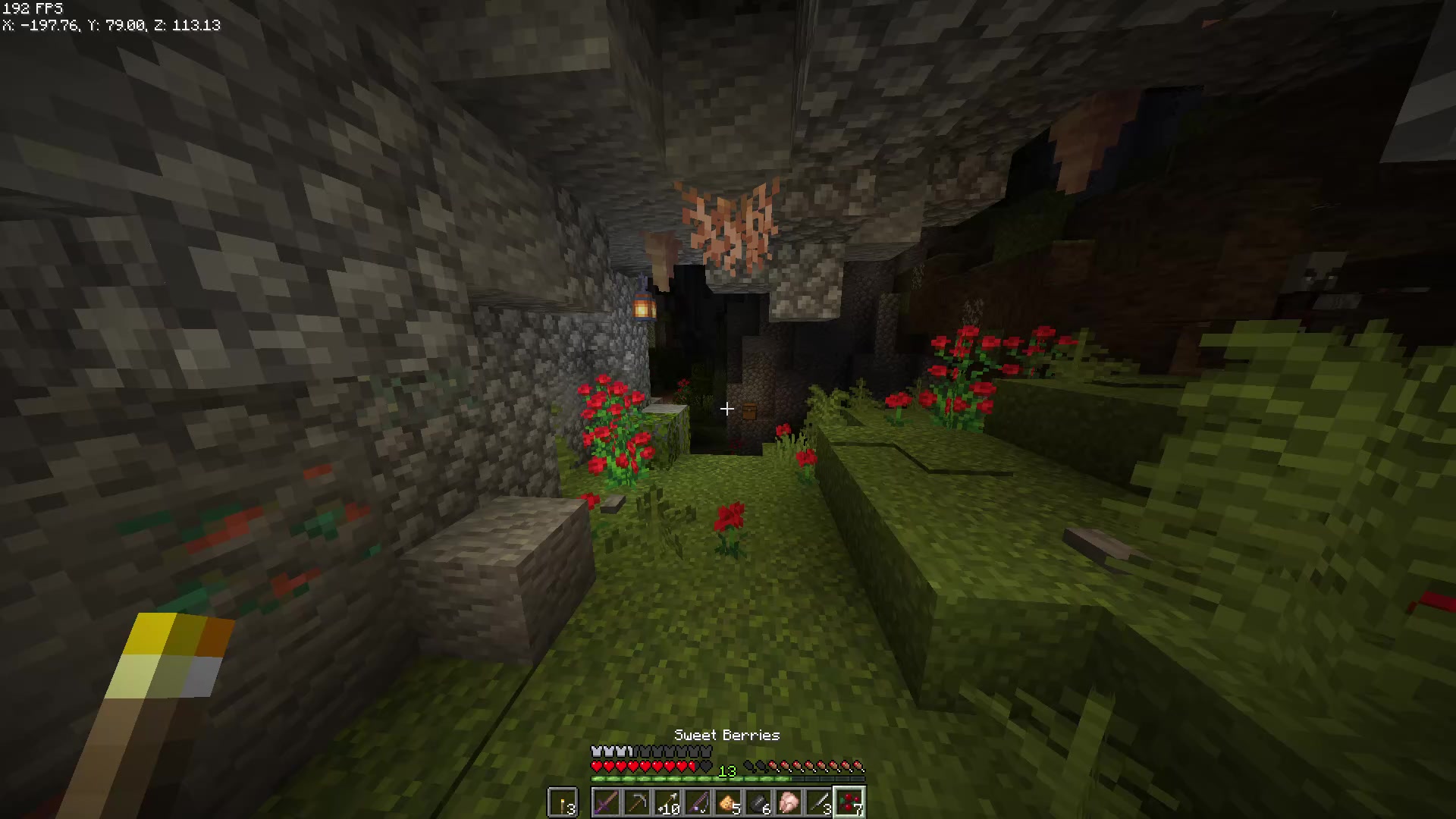Screen dimensions: 1456x819
Task: Select the stack of 10 arrows
Action: 667,802
